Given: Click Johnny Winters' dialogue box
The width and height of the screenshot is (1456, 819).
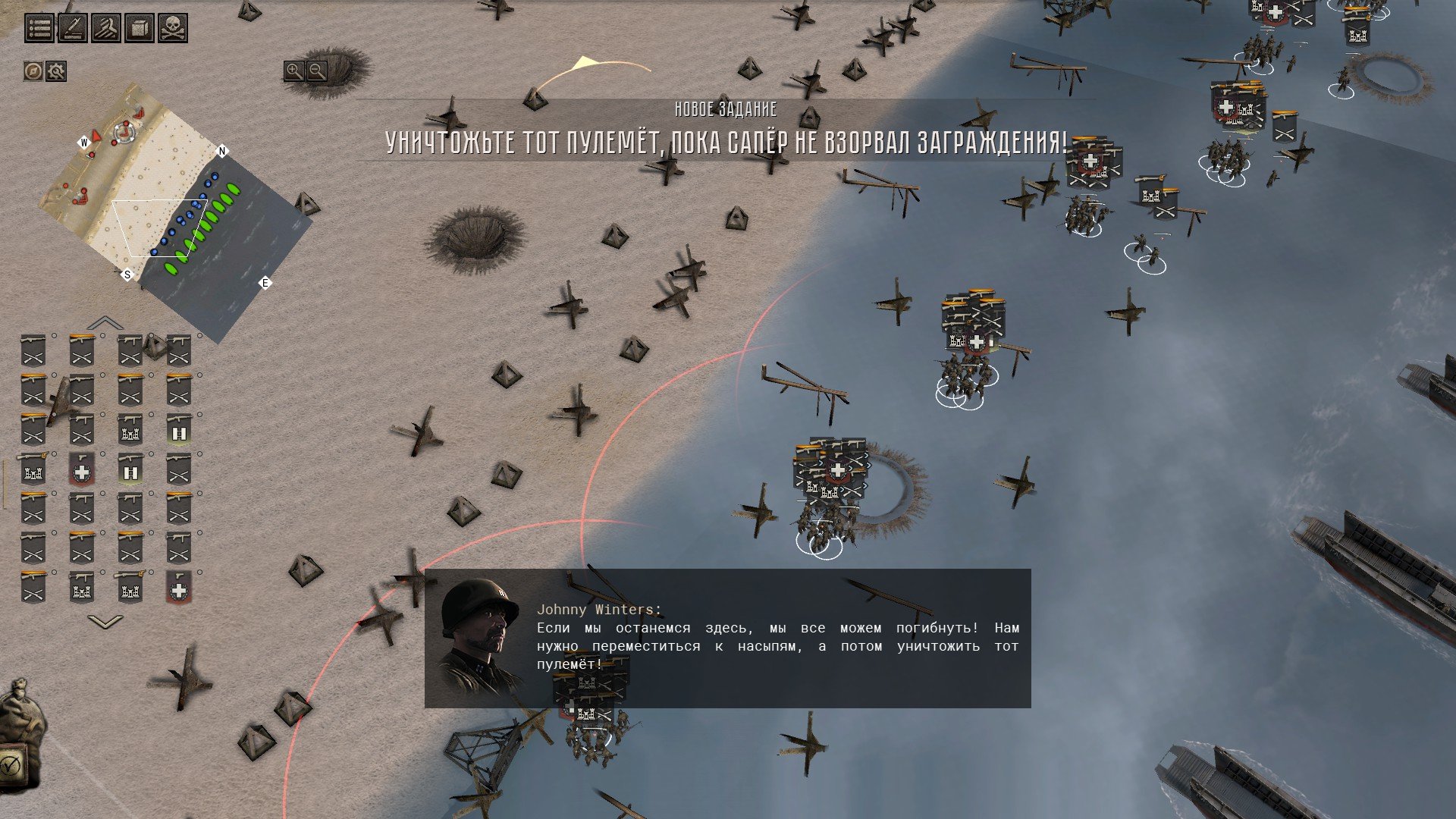Looking at the screenshot, I should 727,638.
